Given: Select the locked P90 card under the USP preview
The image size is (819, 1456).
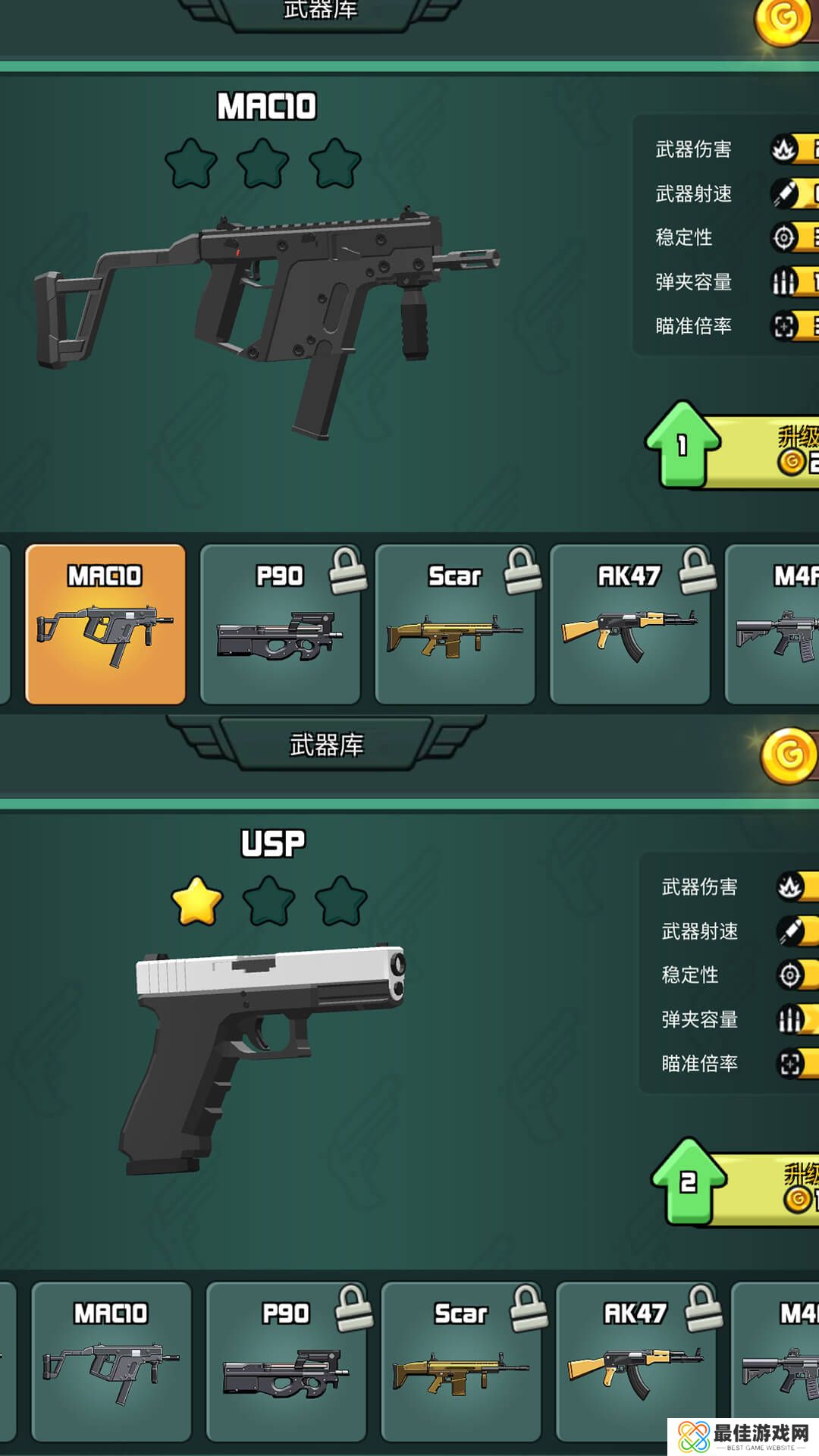Looking at the screenshot, I should point(286,1361).
